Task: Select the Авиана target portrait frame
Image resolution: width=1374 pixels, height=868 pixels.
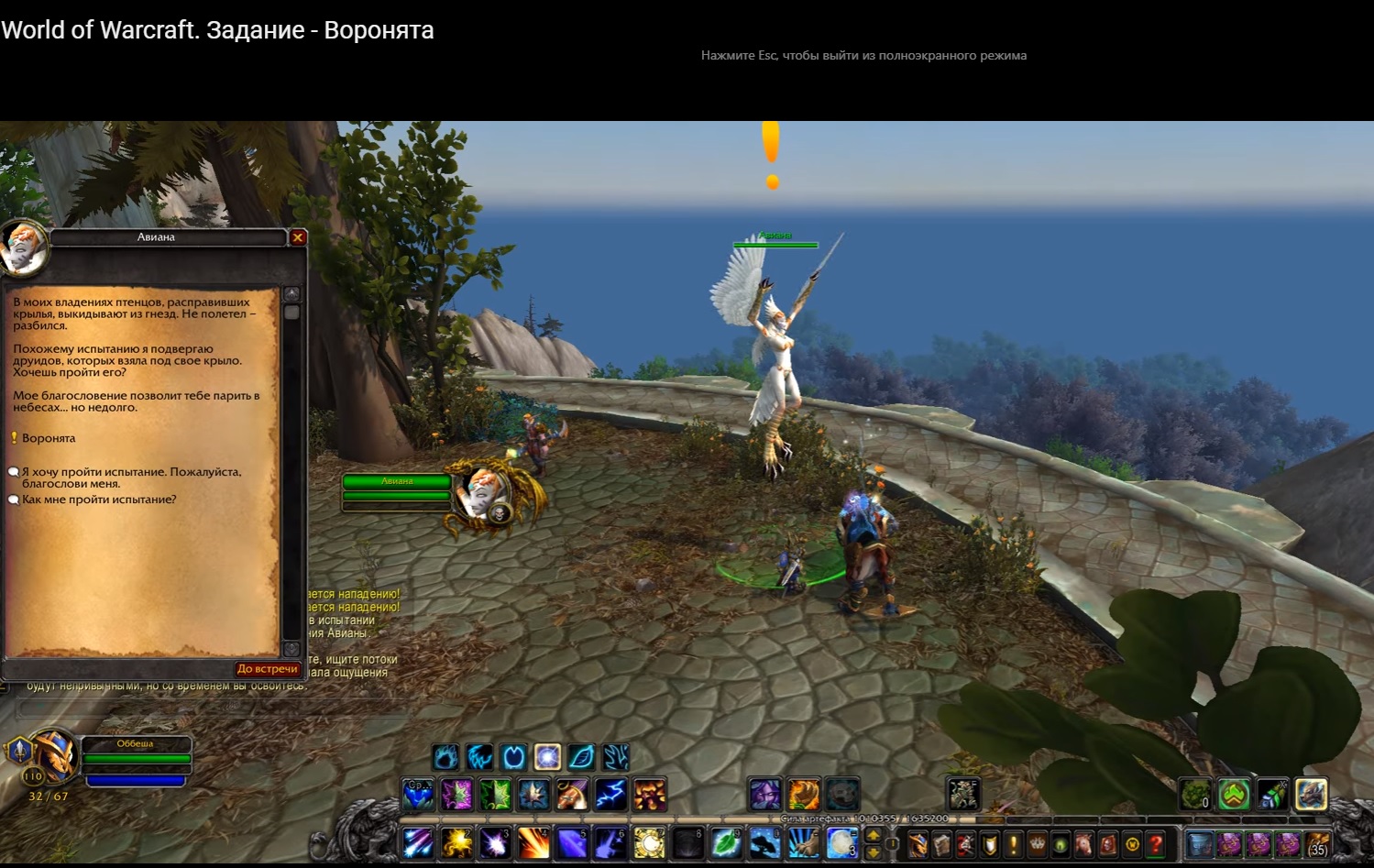Action: pos(484,494)
